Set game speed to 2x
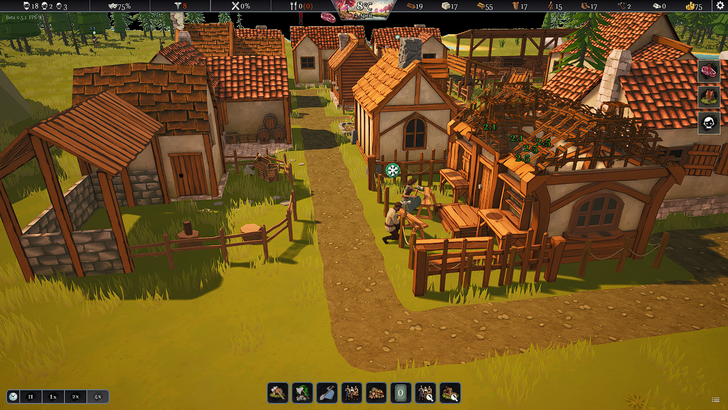The width and height of the screenshot is (728, 410). pyautogui.click(x=75, y=397)
